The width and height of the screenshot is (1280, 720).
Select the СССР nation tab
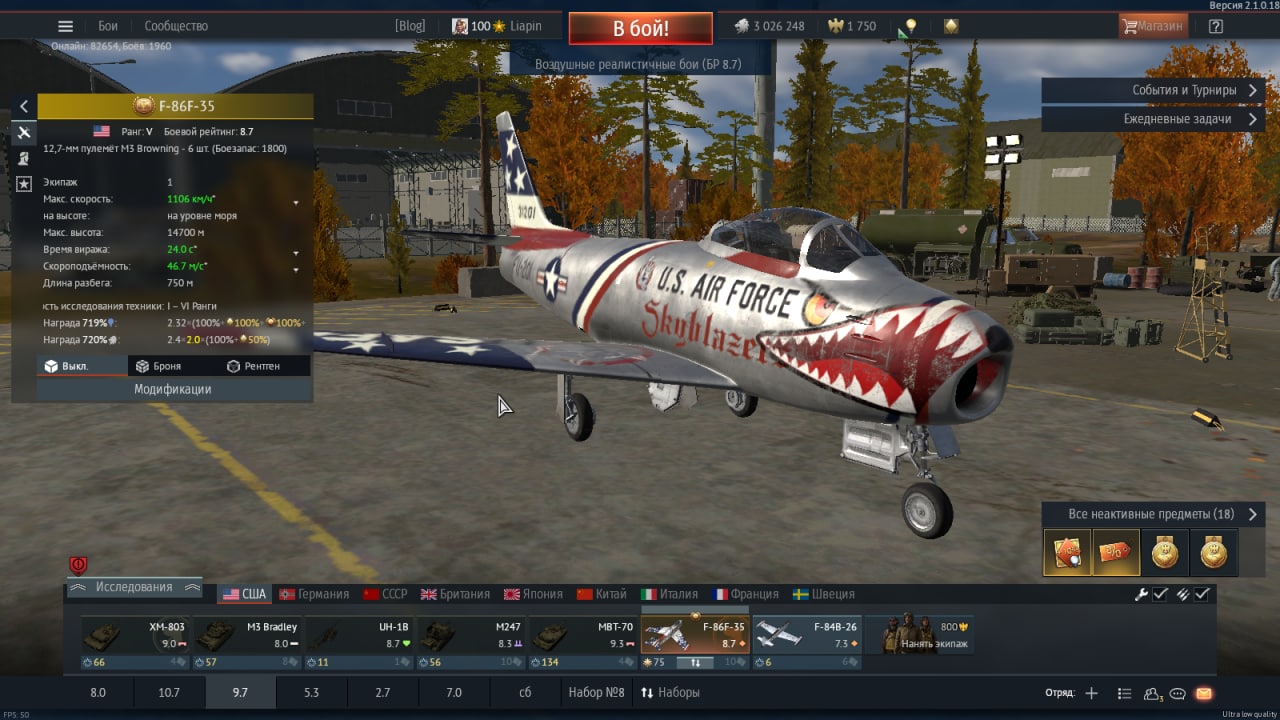pos(385,594)
